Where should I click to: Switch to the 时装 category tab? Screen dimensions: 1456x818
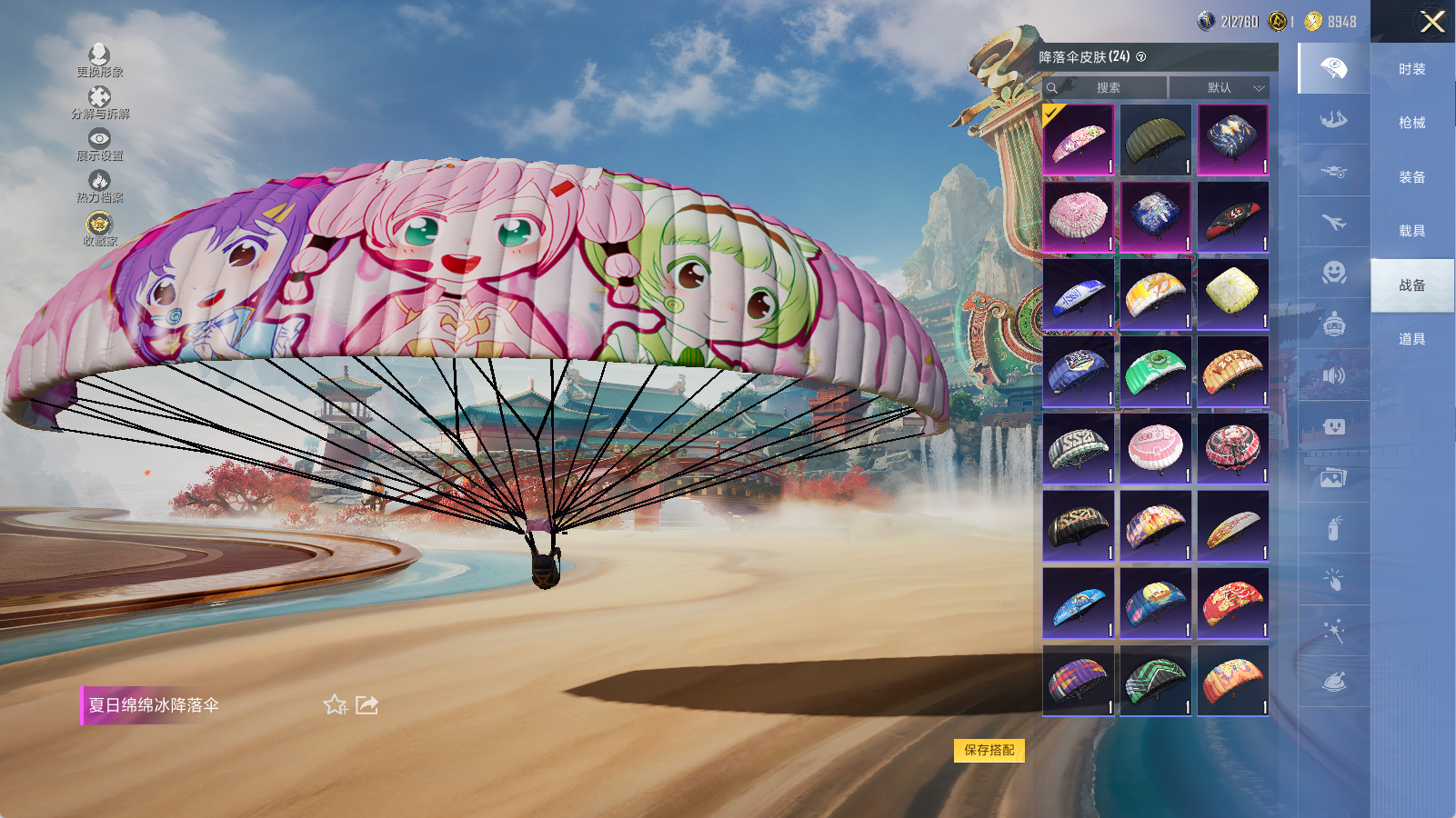coord(1411,69)
